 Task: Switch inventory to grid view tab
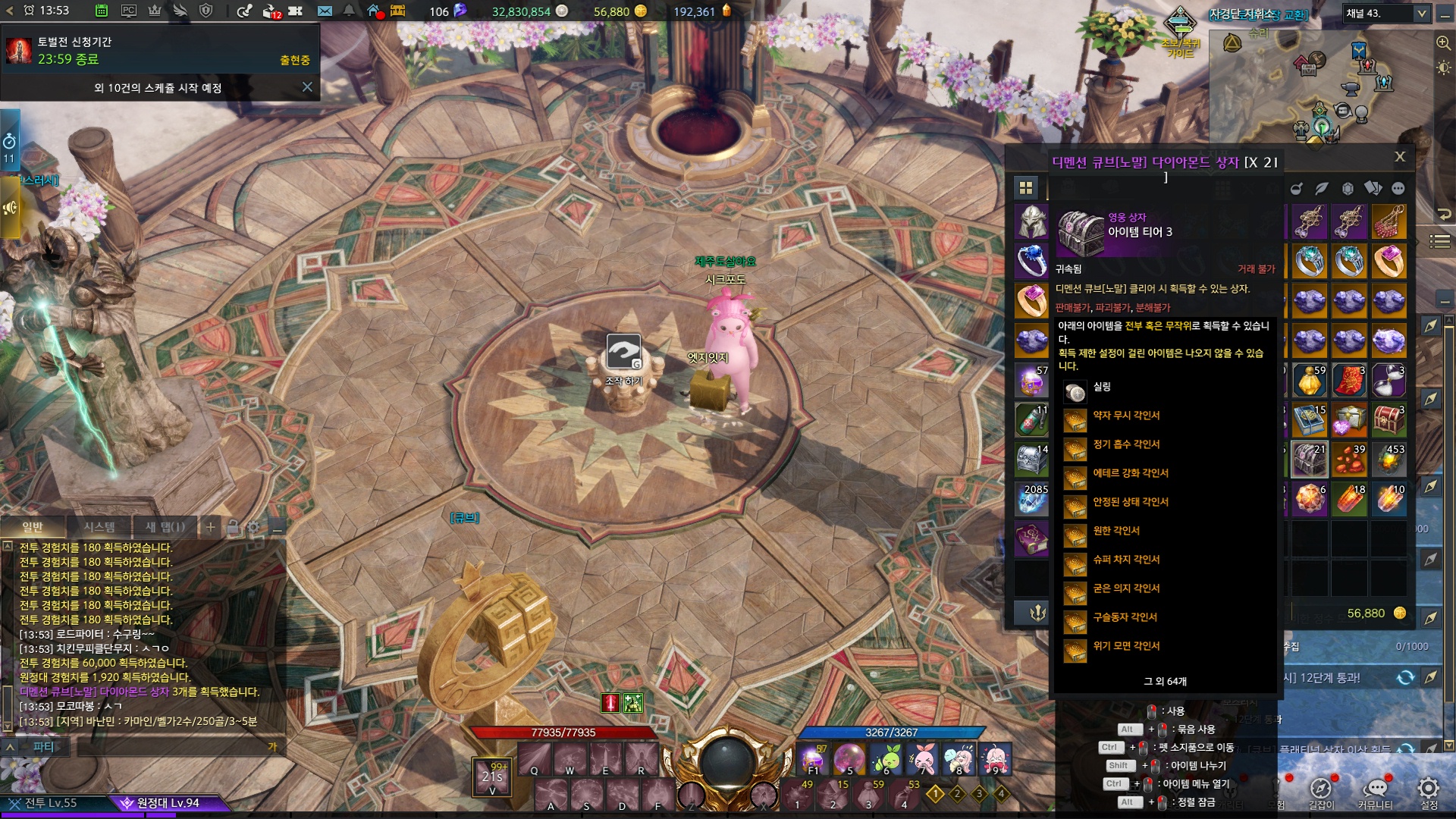coord(1026,188)
